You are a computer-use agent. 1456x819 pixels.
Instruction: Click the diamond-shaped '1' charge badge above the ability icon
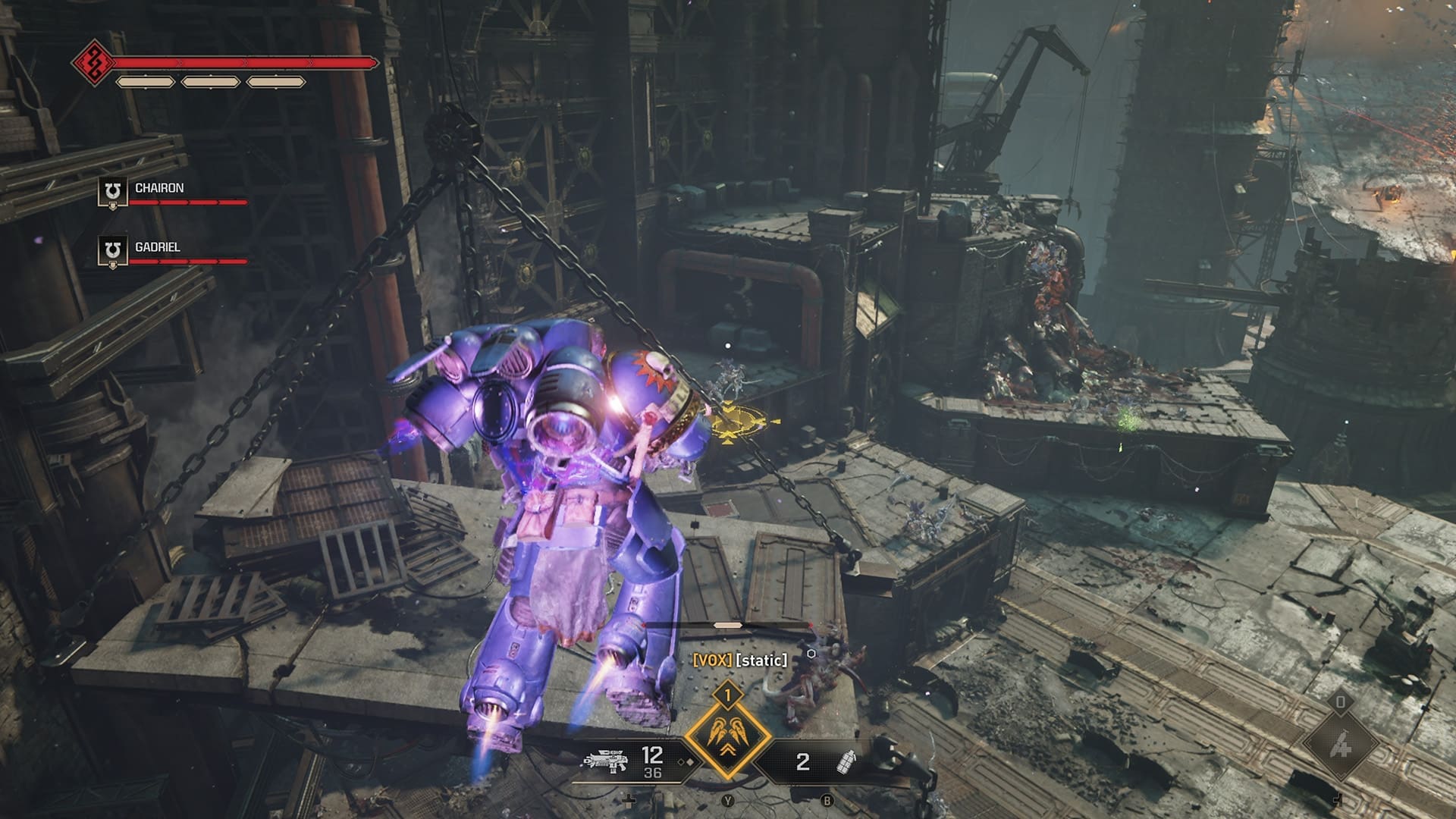click(728, 695)
